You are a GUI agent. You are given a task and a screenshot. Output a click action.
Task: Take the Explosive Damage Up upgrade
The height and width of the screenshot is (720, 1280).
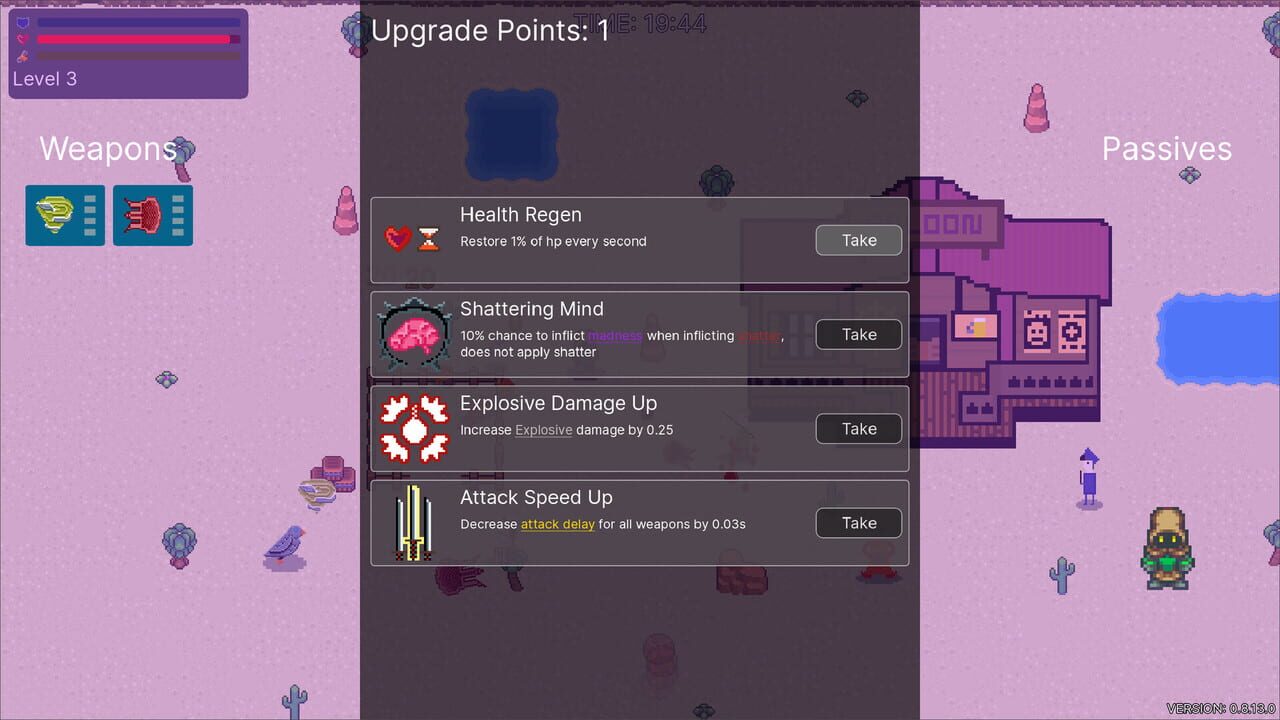(858, 428)
